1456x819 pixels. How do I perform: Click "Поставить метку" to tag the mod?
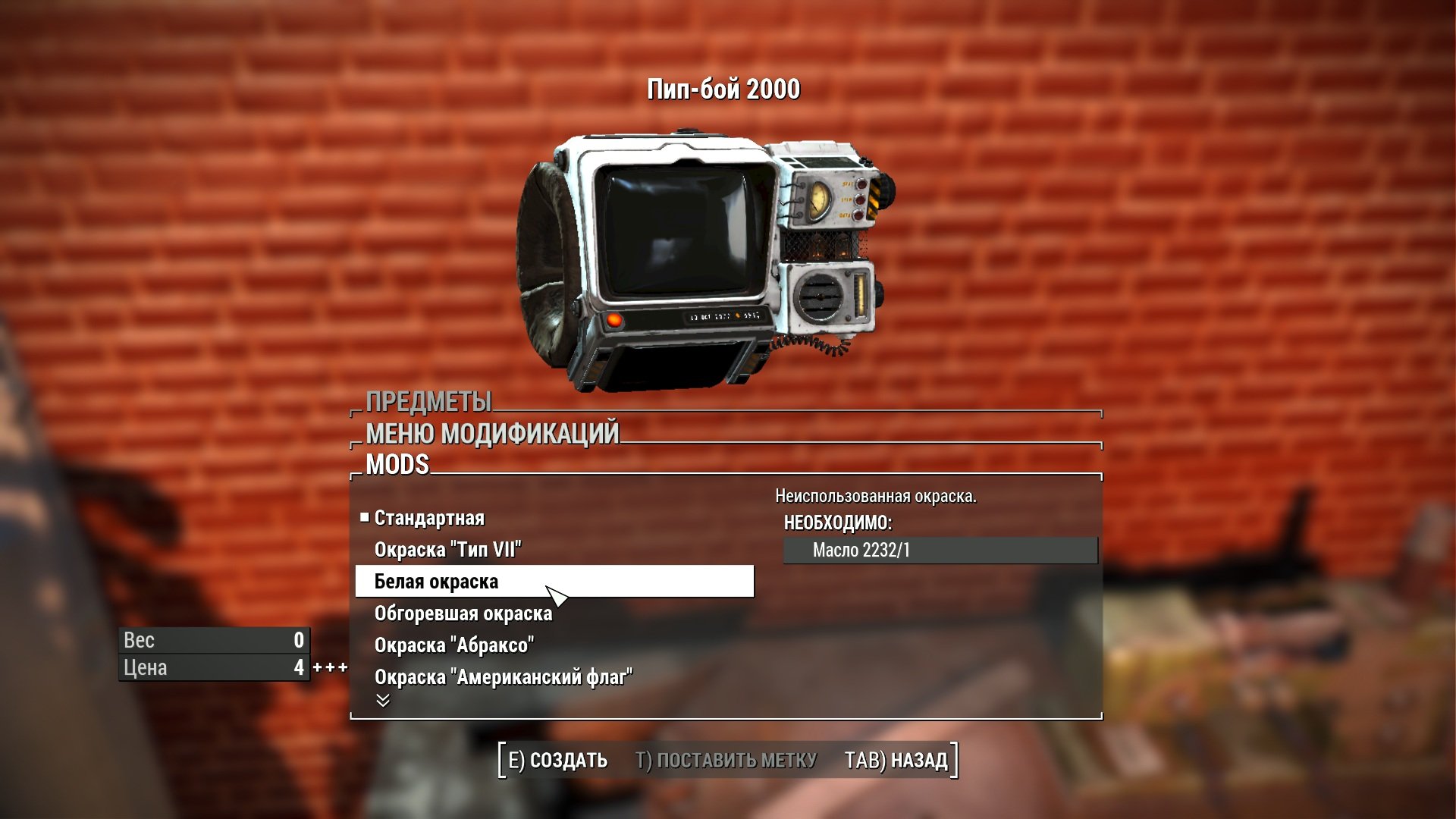pyautogui.click(x=726, y=760)
